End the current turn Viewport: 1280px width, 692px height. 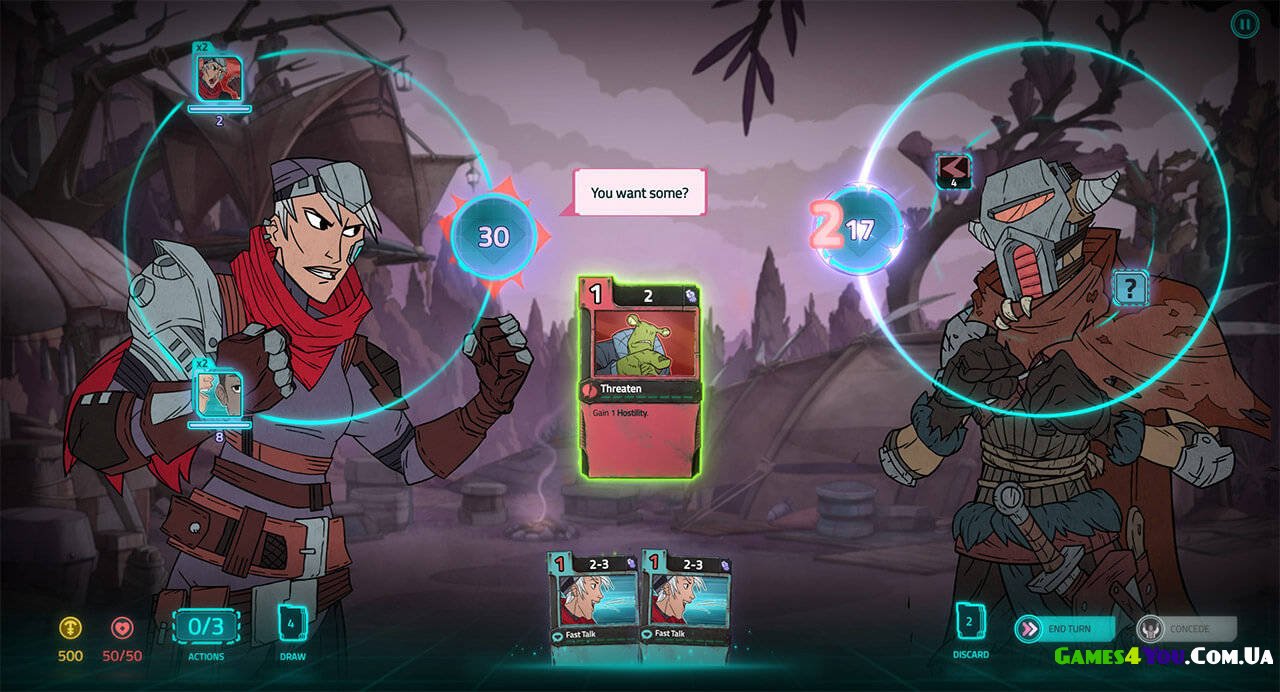tap(1065, 628)
